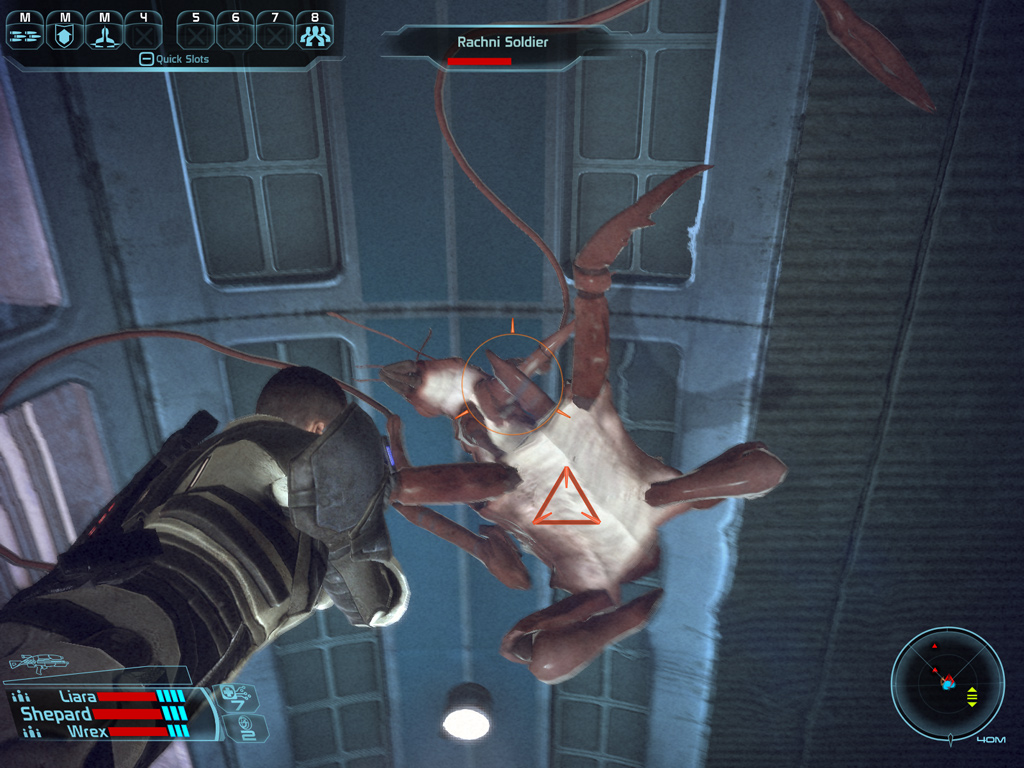The height and width of the screenshot is (768, 1024).
Task: Use the shield boost quick slot
Action: pos(65,33)
